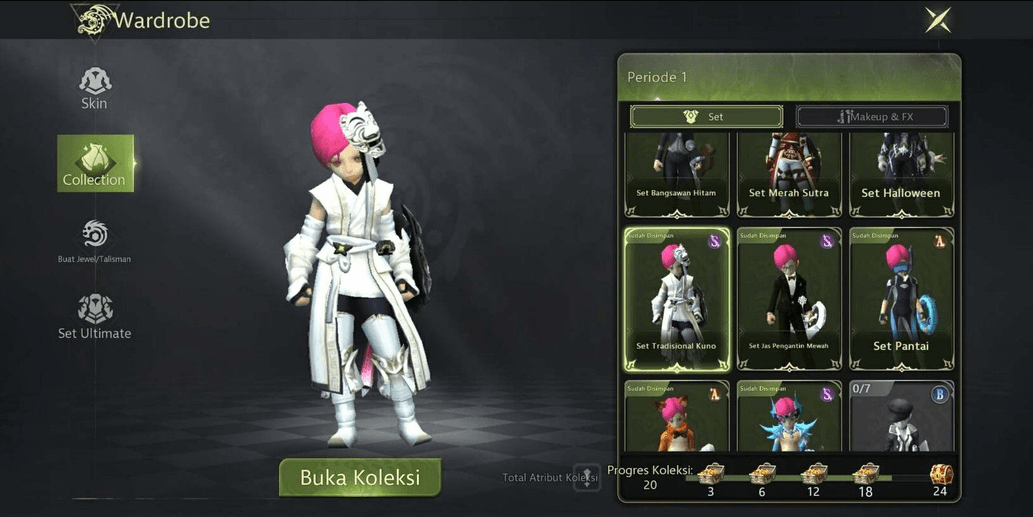Viewport: 1033px width, 517px height.
Task: Switch to the Set tab
Action: point(706,117)
